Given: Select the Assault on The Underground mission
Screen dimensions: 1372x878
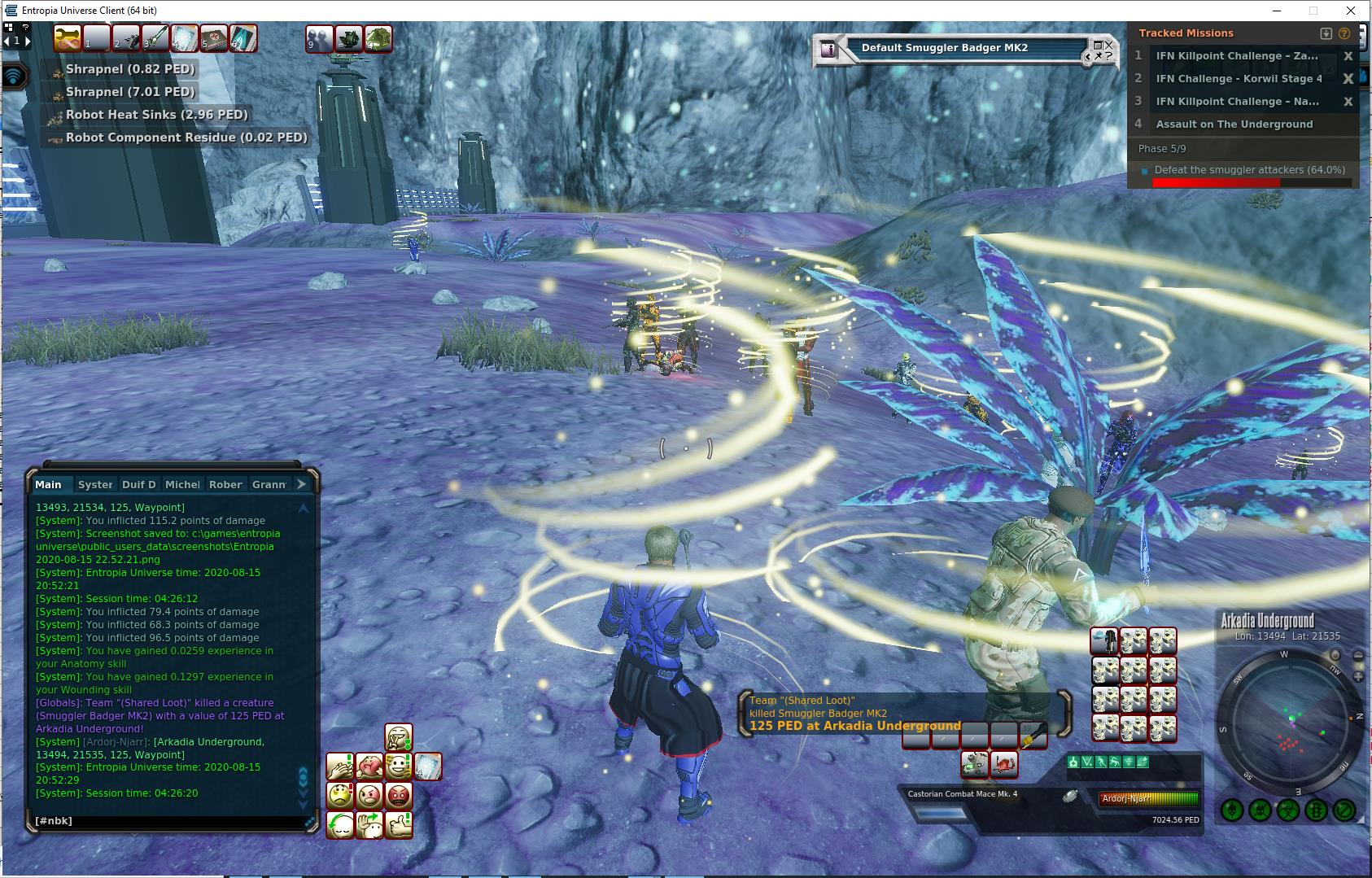Looking at the screenshot, I should 1234,124.
